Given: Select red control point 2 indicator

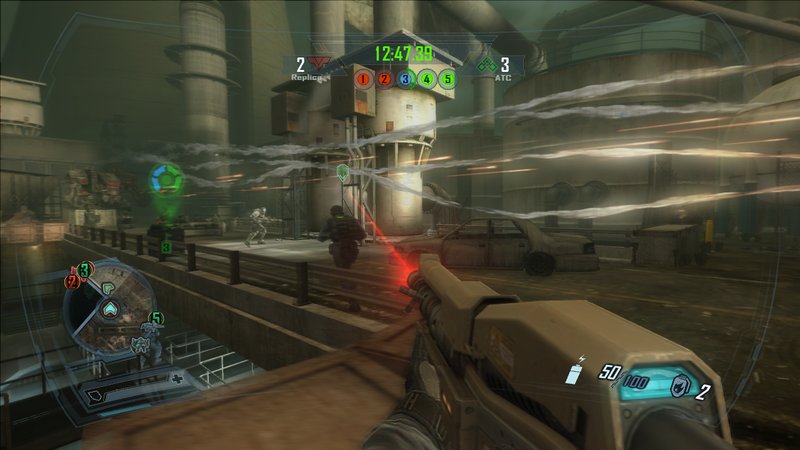Looking at the screenshot, I should pyautogui.click(x=384, y=77).
